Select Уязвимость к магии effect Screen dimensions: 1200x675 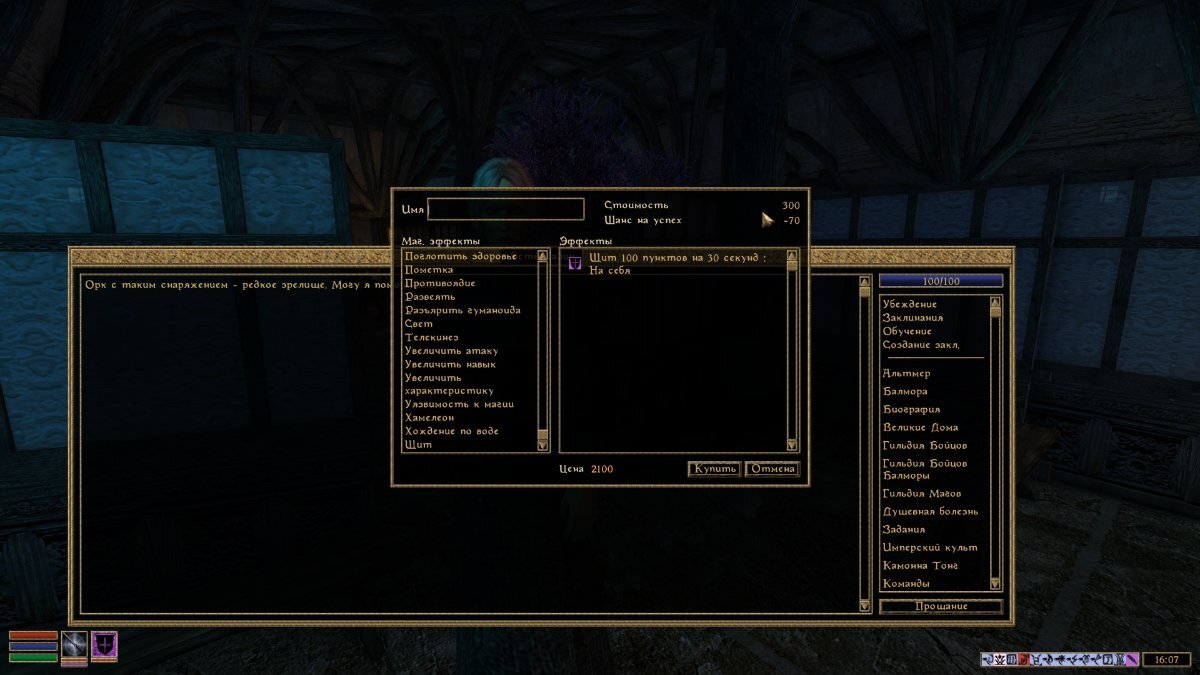click(459, 404)
